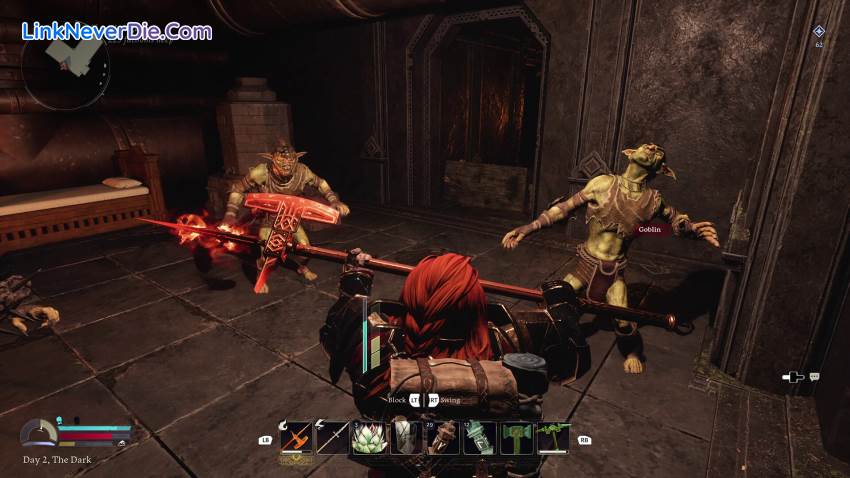Equip the green hammer in the hotbar
The width and height of the screenshot is (850, 478).
[517, 438]
